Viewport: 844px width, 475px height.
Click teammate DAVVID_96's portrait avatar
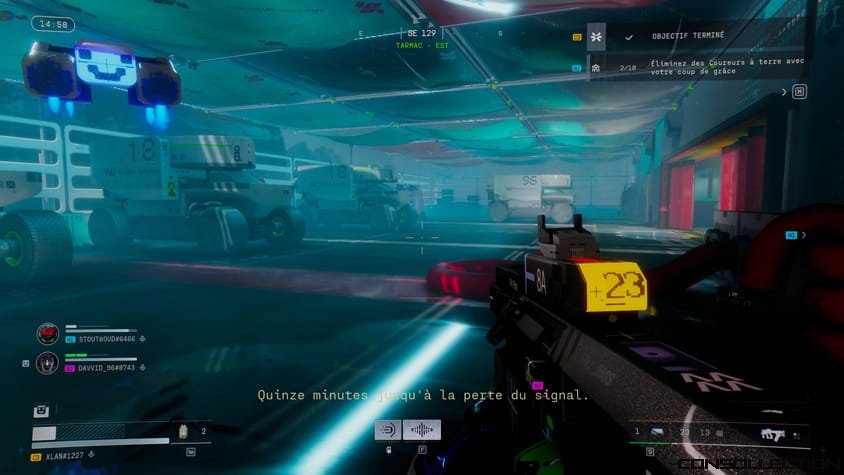point(47,363)
